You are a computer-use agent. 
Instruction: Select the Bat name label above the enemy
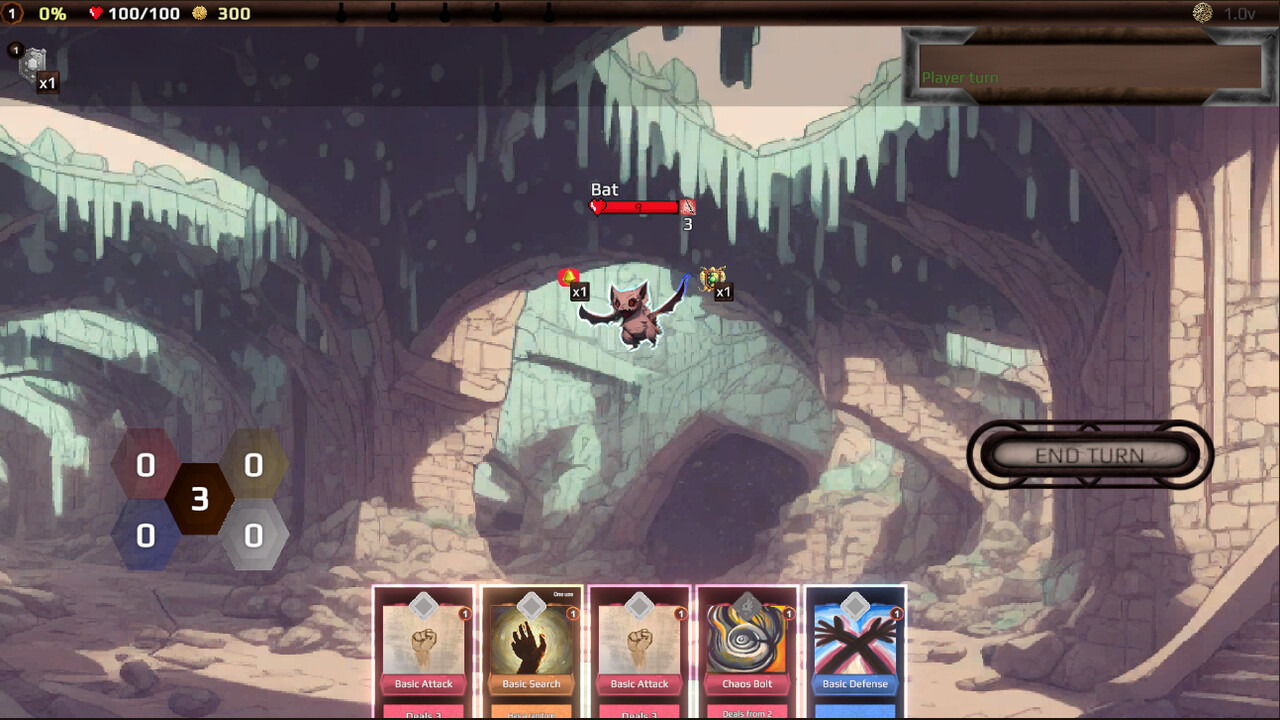pos(606,189)
